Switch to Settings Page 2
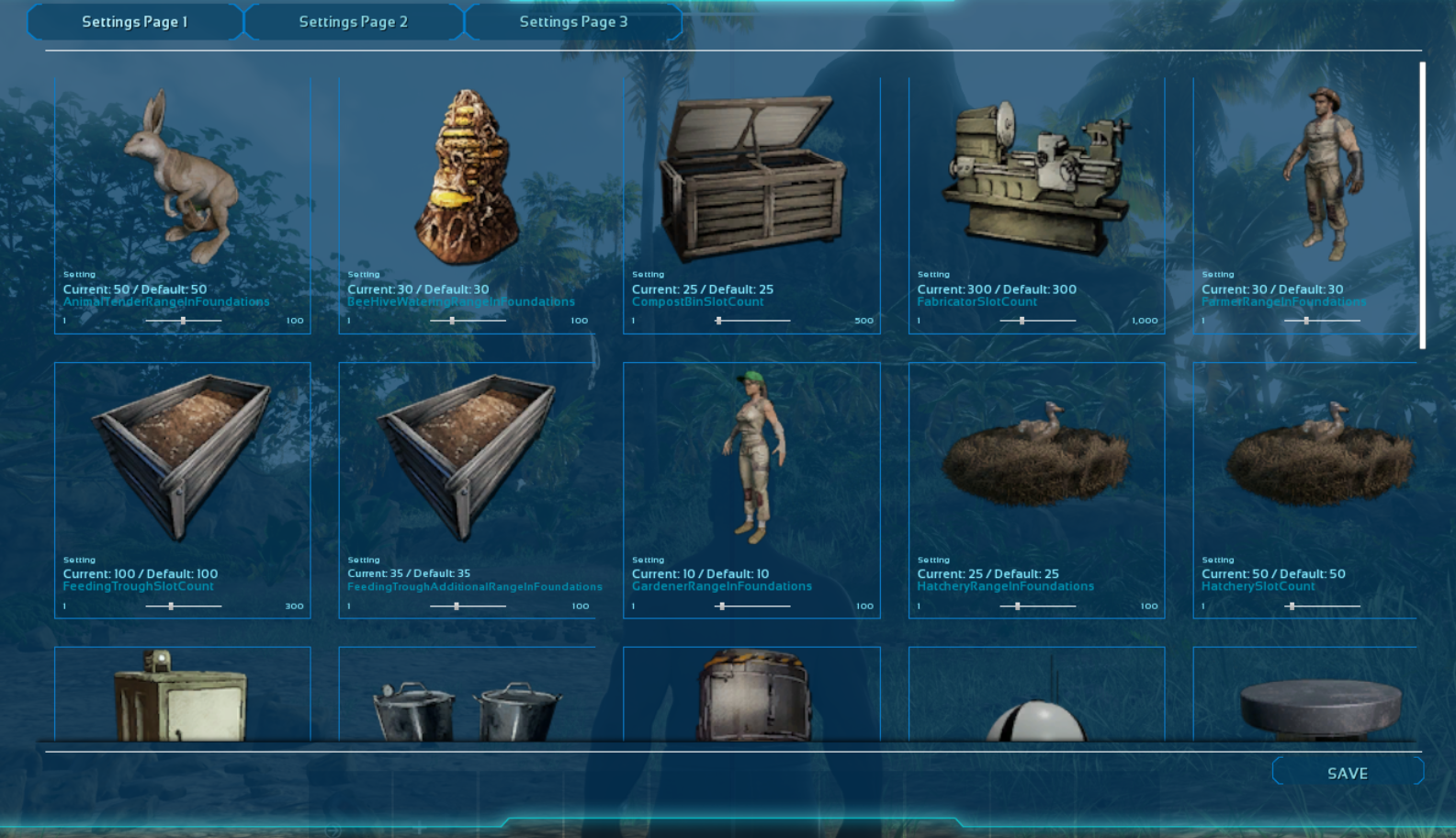 (354, 21)
